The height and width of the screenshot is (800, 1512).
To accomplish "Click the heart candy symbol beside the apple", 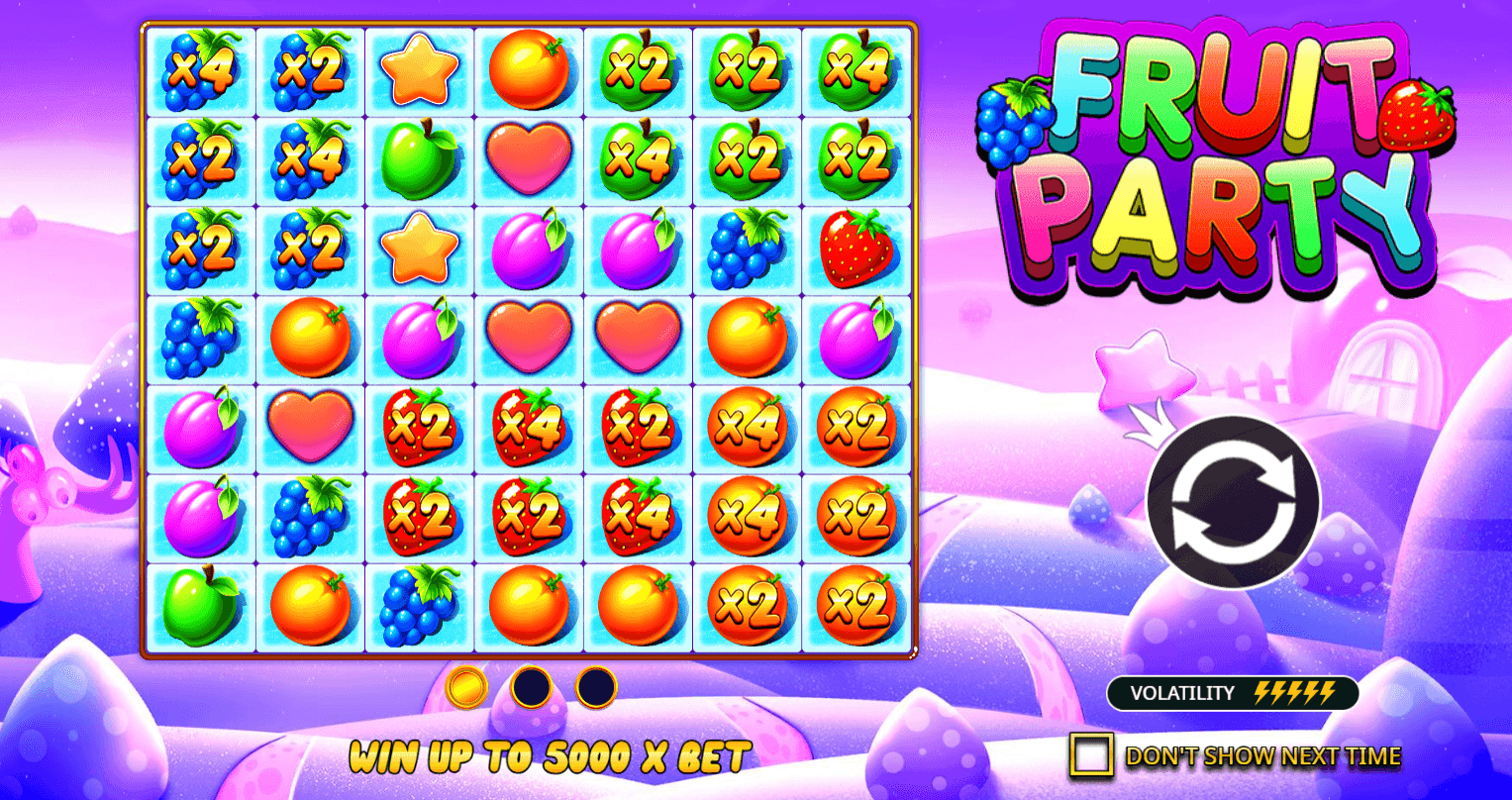I will click(528, 159).
